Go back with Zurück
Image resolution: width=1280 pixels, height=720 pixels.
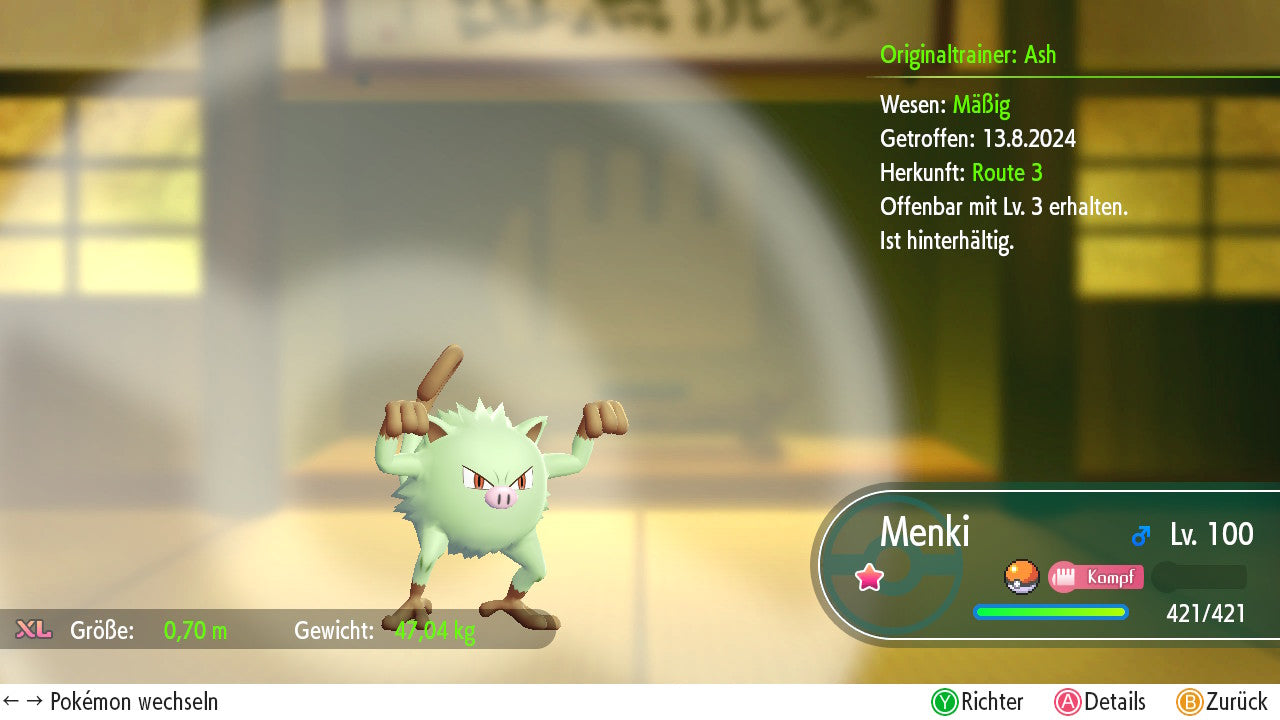coord(1222,702)
